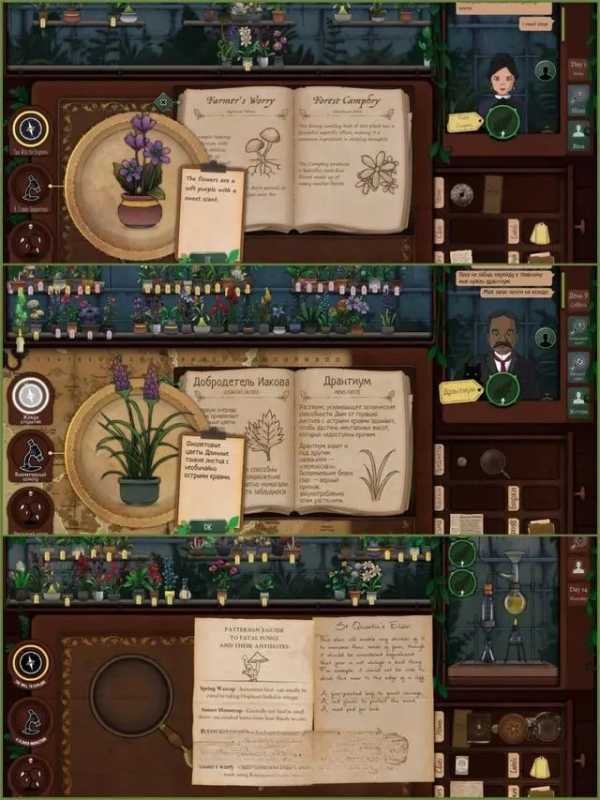Open the microscope tool with Russian caption

pyautogui.click(x=30, y=454)
